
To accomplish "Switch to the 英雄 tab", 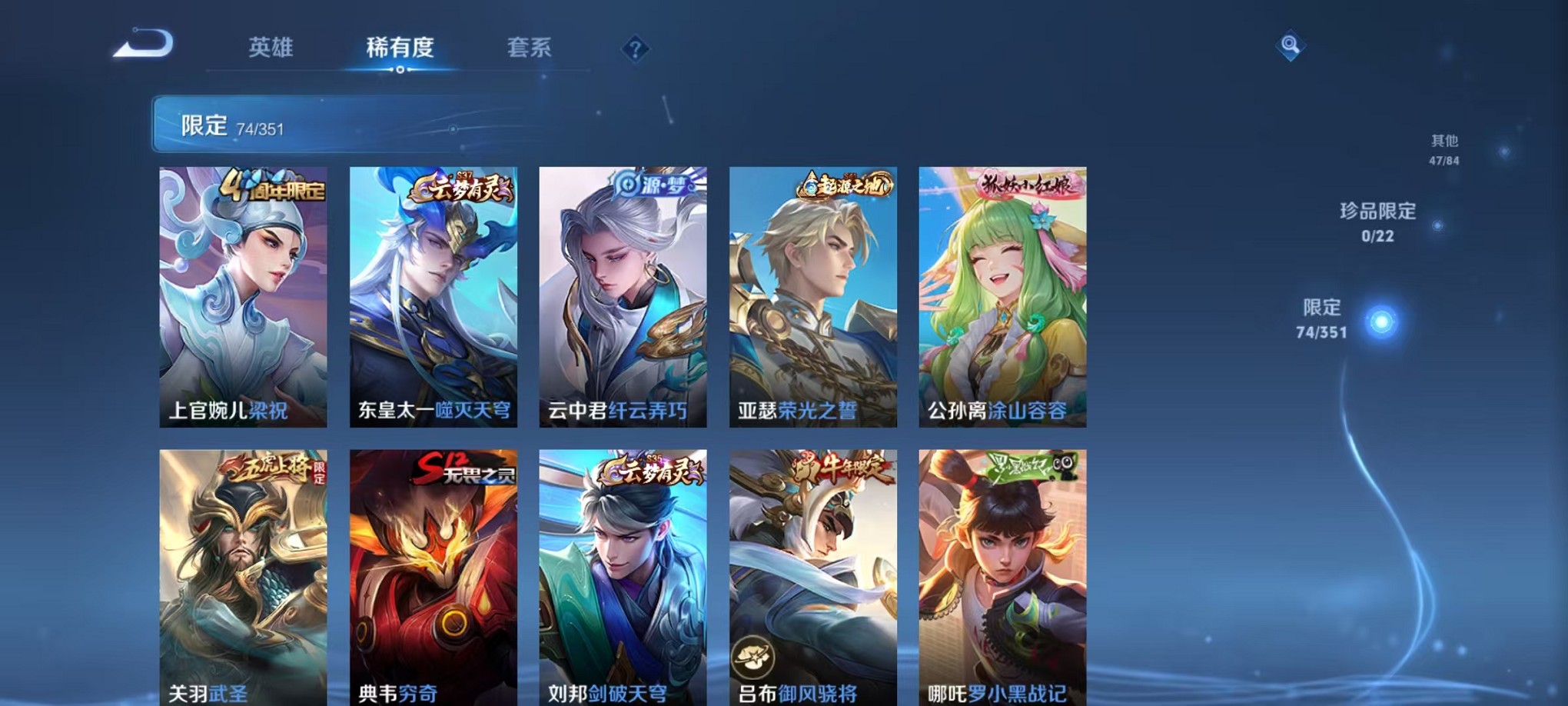I will pos(271,48).
